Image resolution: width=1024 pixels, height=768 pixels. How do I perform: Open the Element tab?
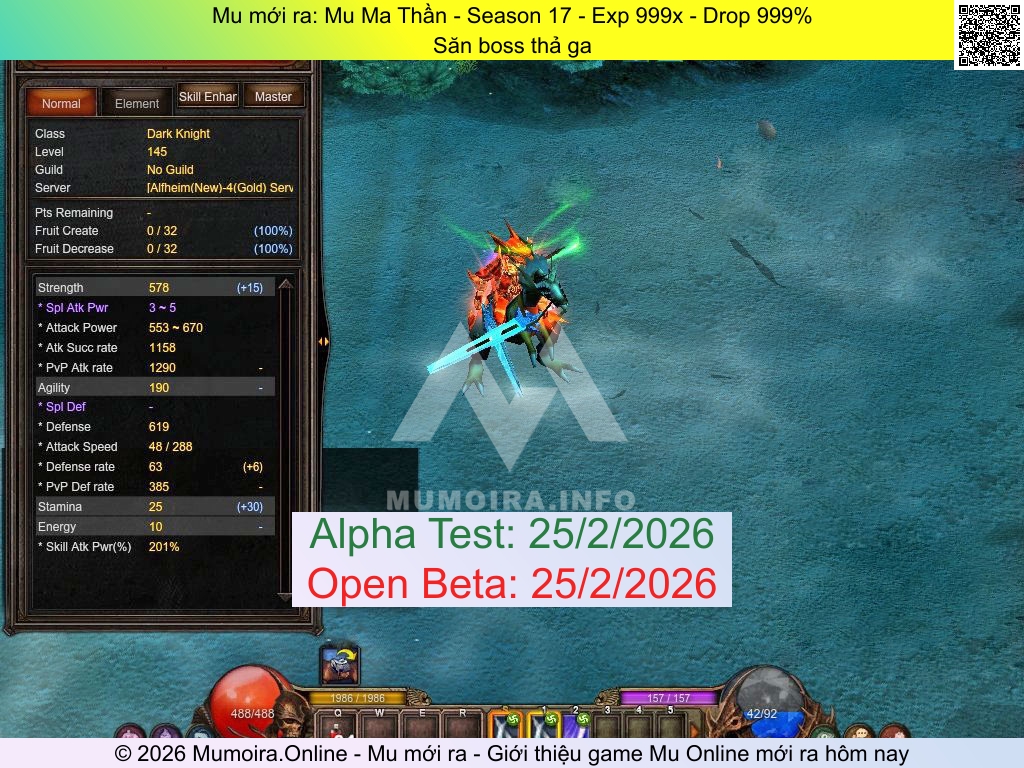click(x=137, y=103)
